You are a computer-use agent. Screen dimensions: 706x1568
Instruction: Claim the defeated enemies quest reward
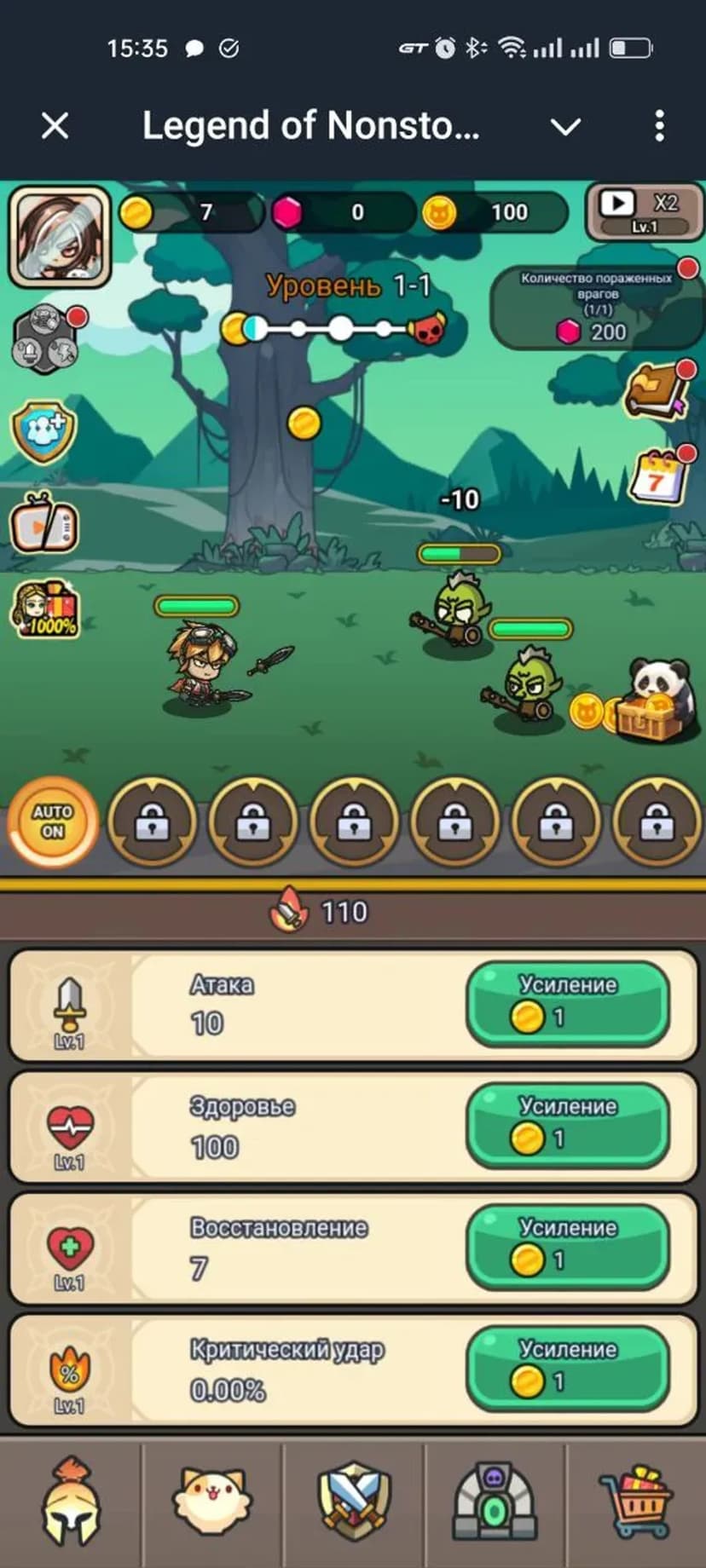pos(597,307)
